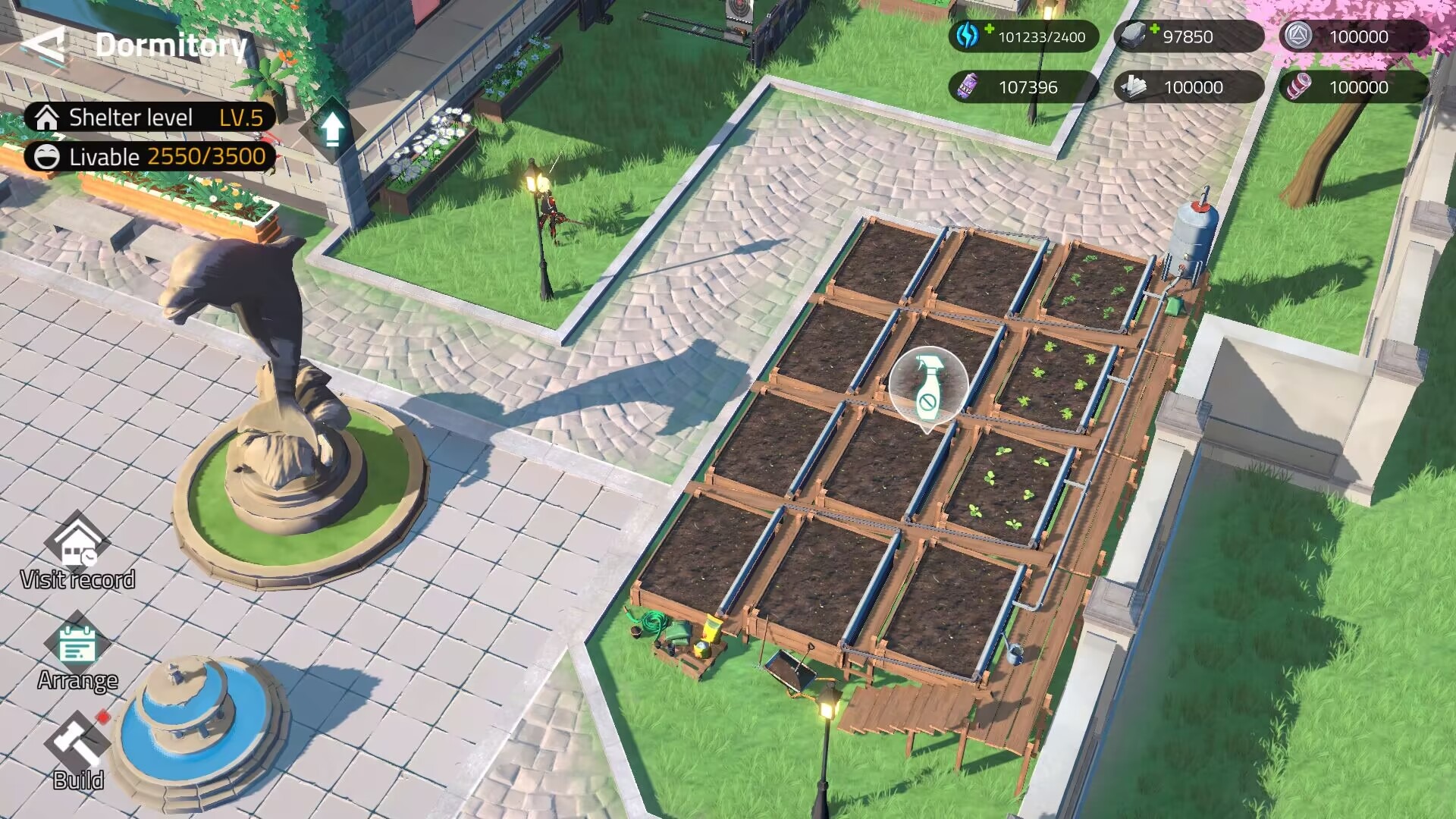Check the silver coin currency counter

click(x=1354, y=36)
